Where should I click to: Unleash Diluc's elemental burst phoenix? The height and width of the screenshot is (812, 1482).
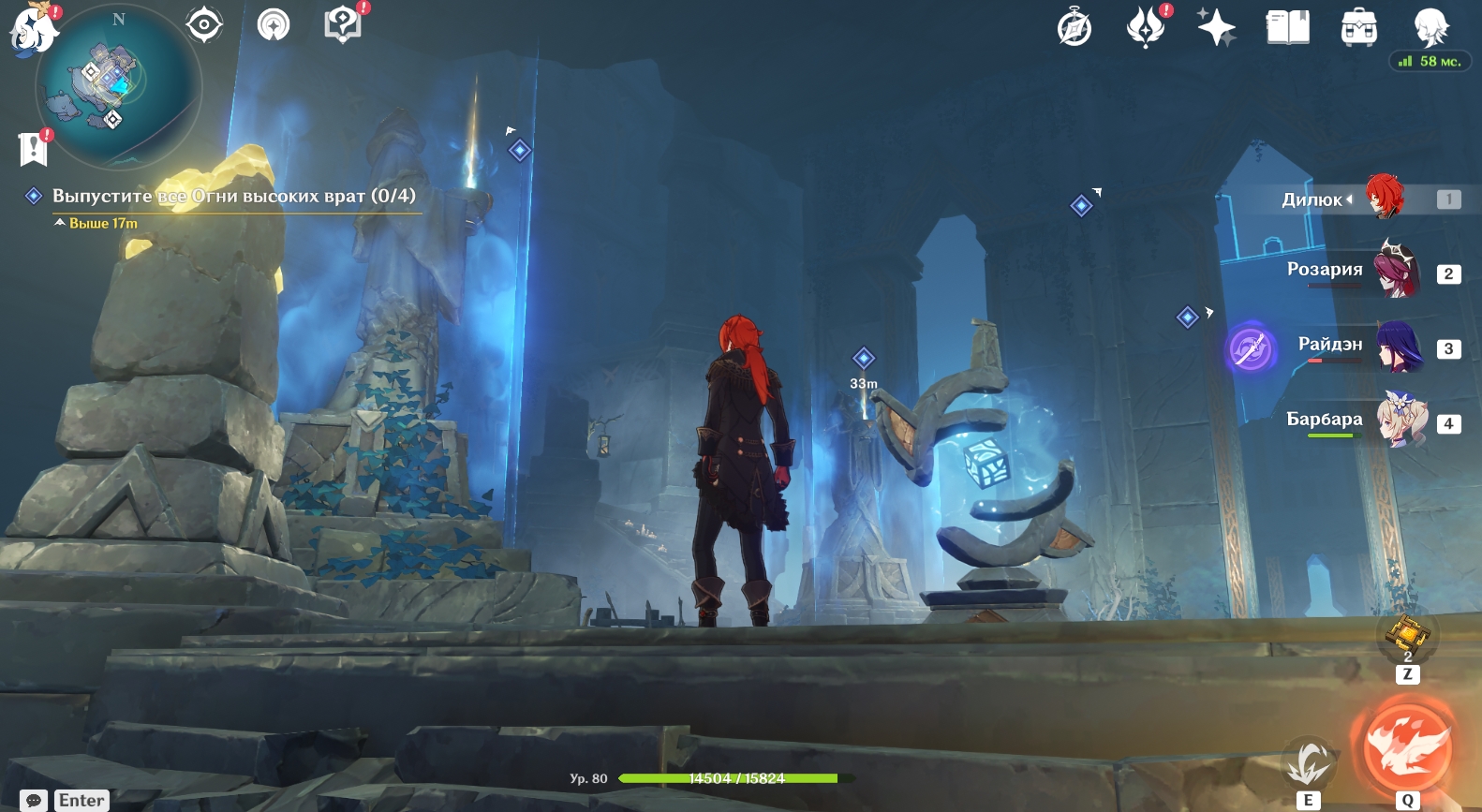1407,747
